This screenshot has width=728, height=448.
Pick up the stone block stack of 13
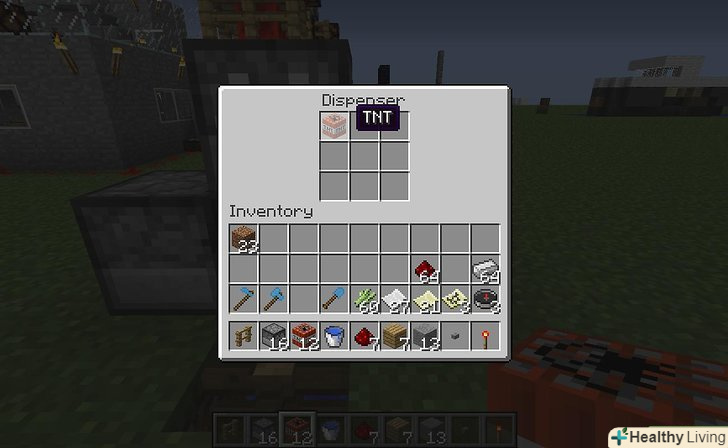click(x=425, y=336)
